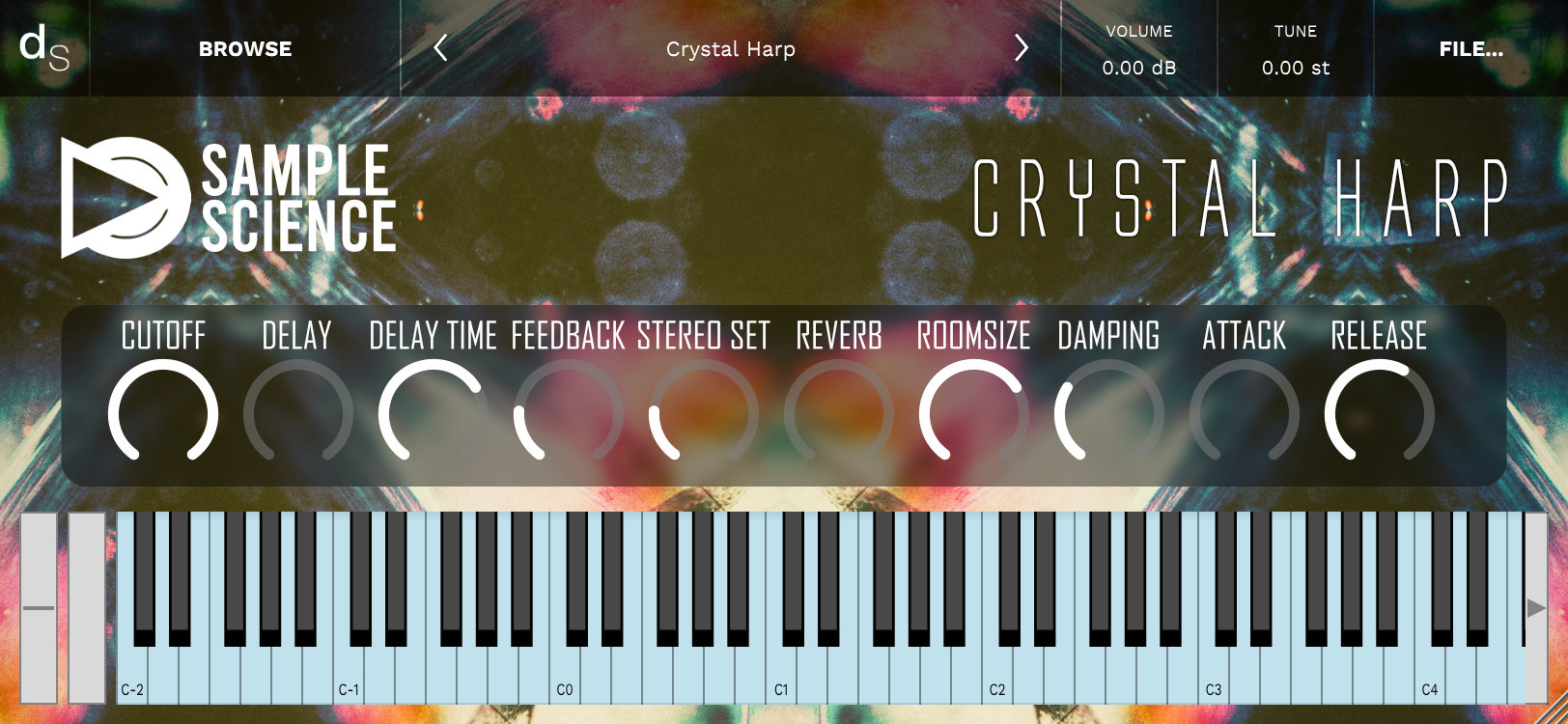Adjust the RELEASE knob
1568x724 pixels.
[1379, 410]
